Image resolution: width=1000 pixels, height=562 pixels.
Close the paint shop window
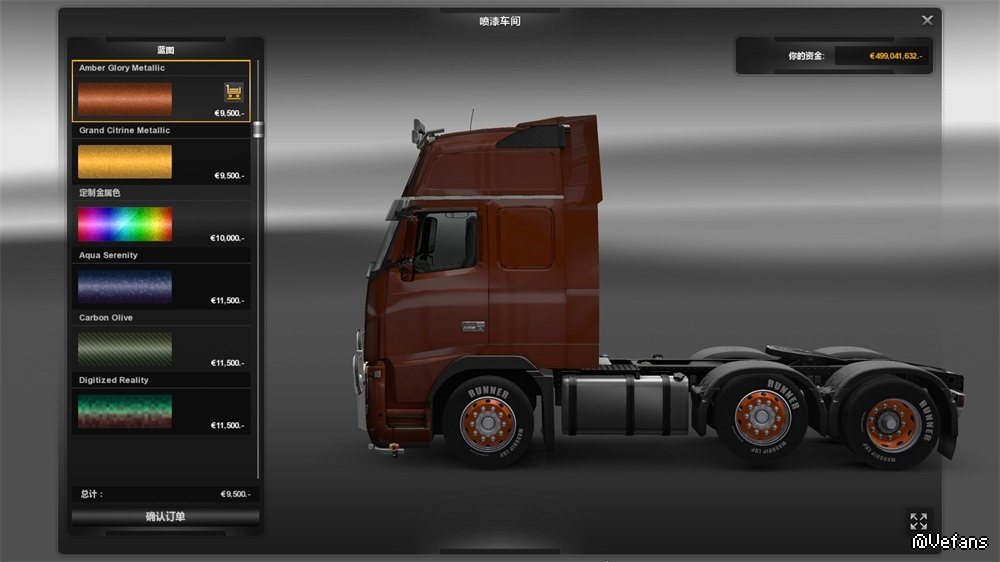pos(927,20)
